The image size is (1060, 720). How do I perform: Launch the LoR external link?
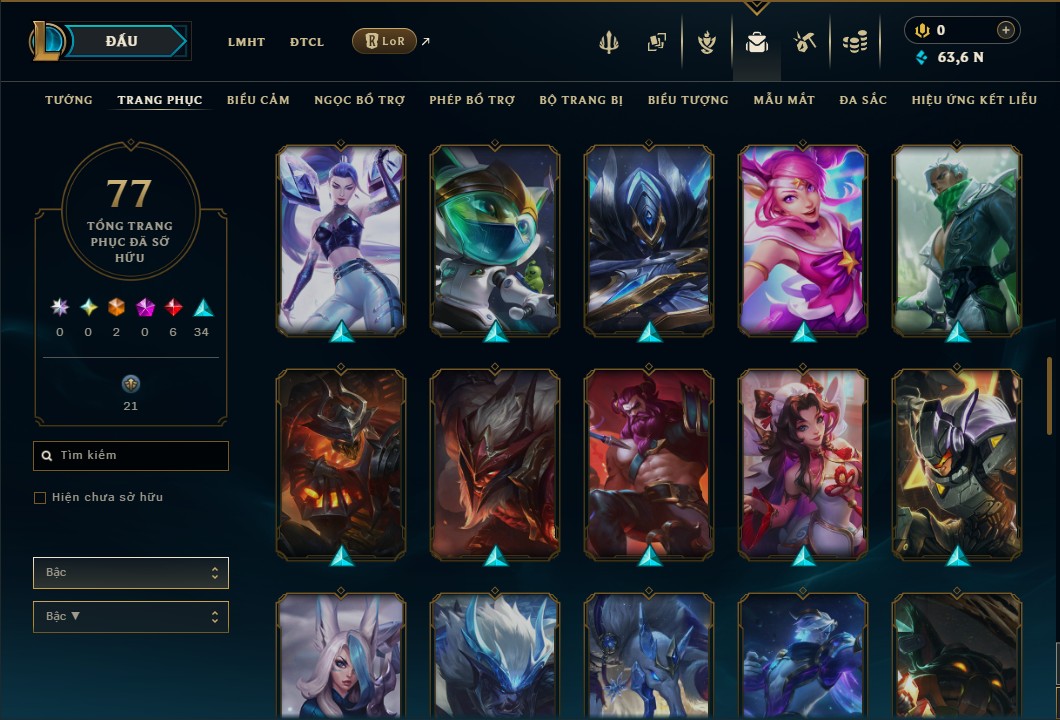385,41
